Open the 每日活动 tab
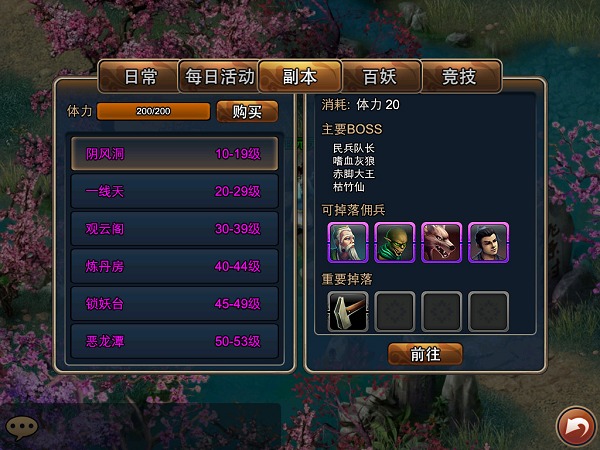The image size is (600, 450). (218, 77)
